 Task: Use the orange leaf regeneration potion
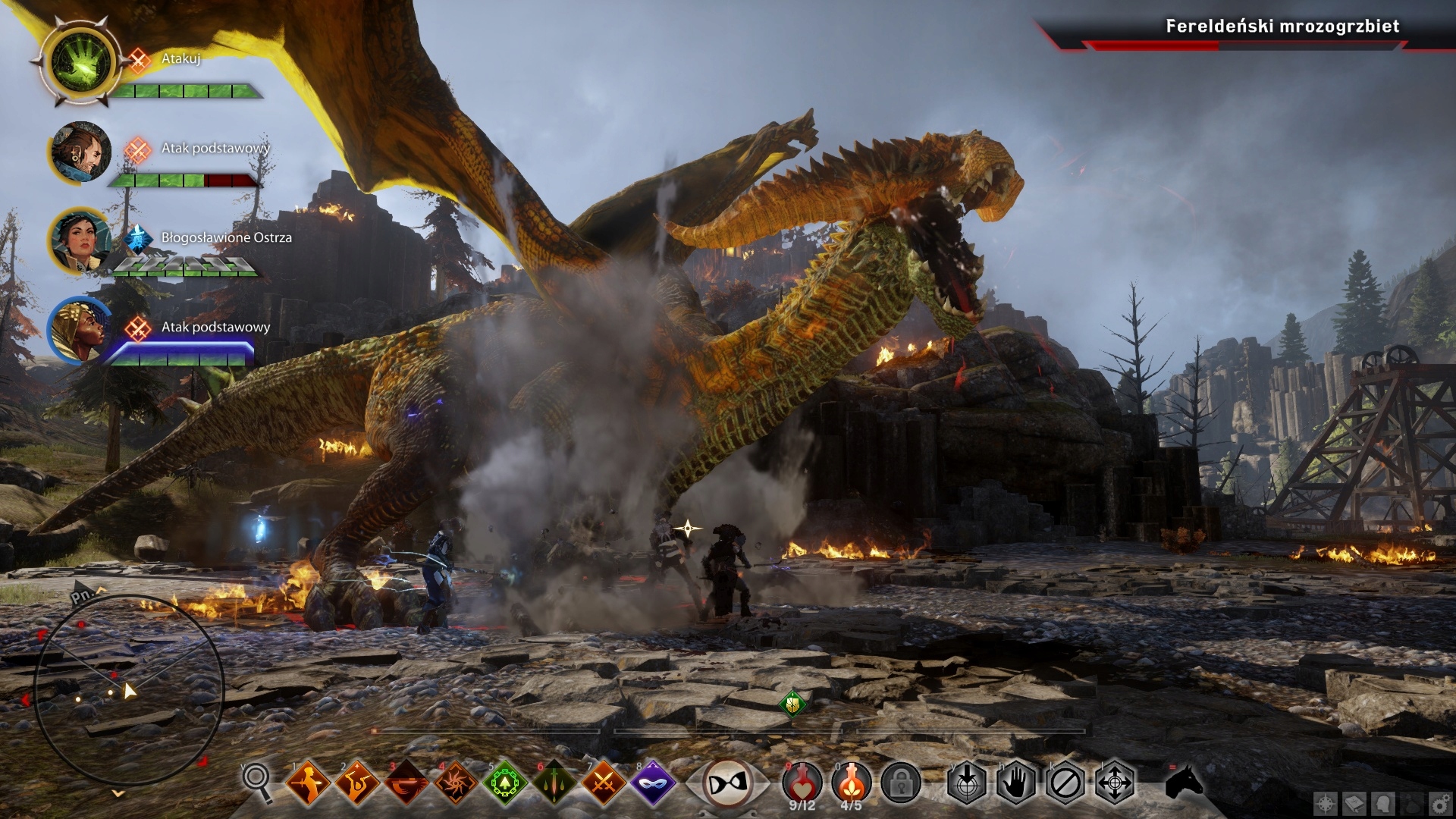[x=851, y=780]
